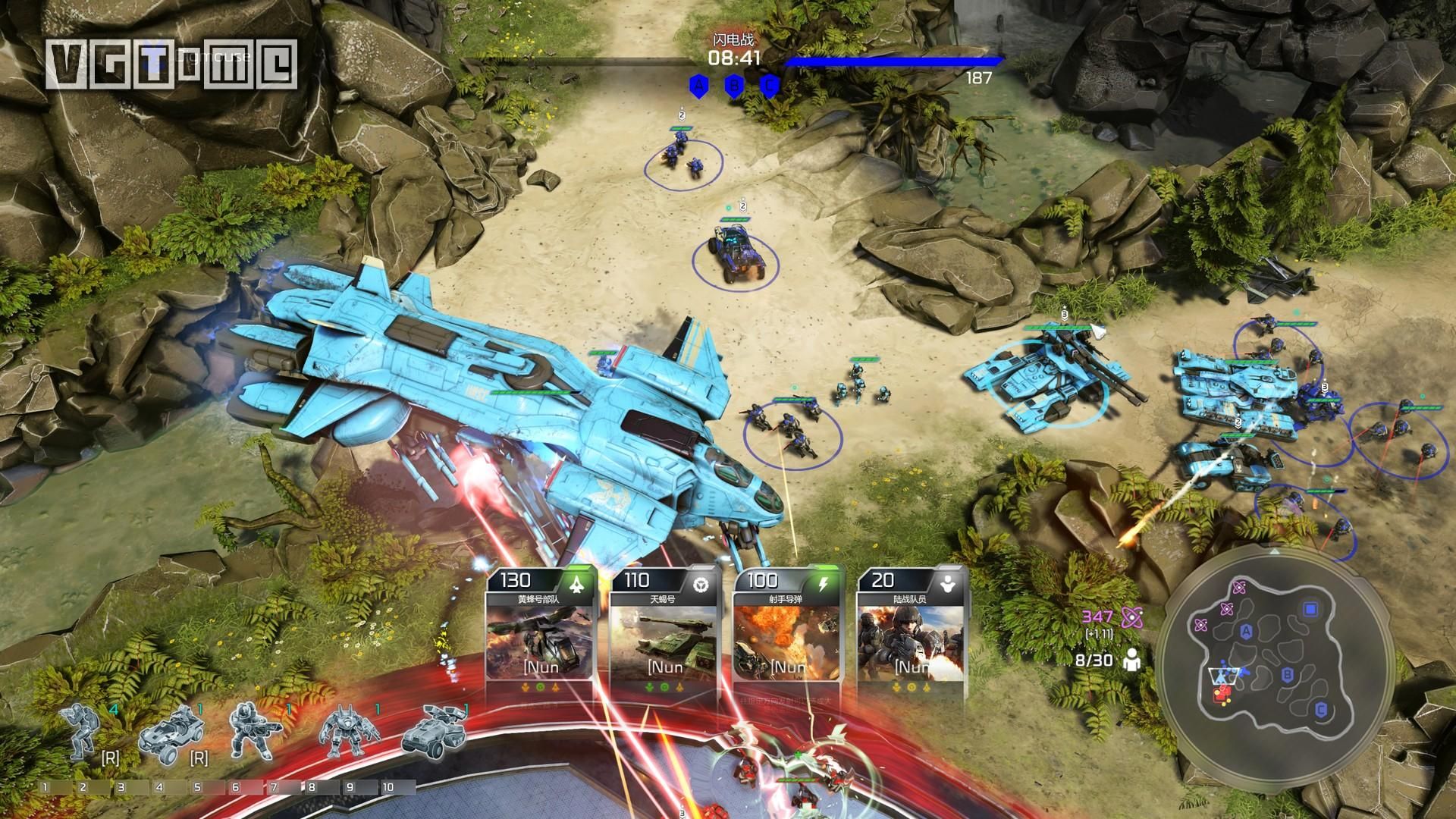Jump to point C on the minimap
The height and width of the screenshot is (819, 1456).
click(1321, 710)
